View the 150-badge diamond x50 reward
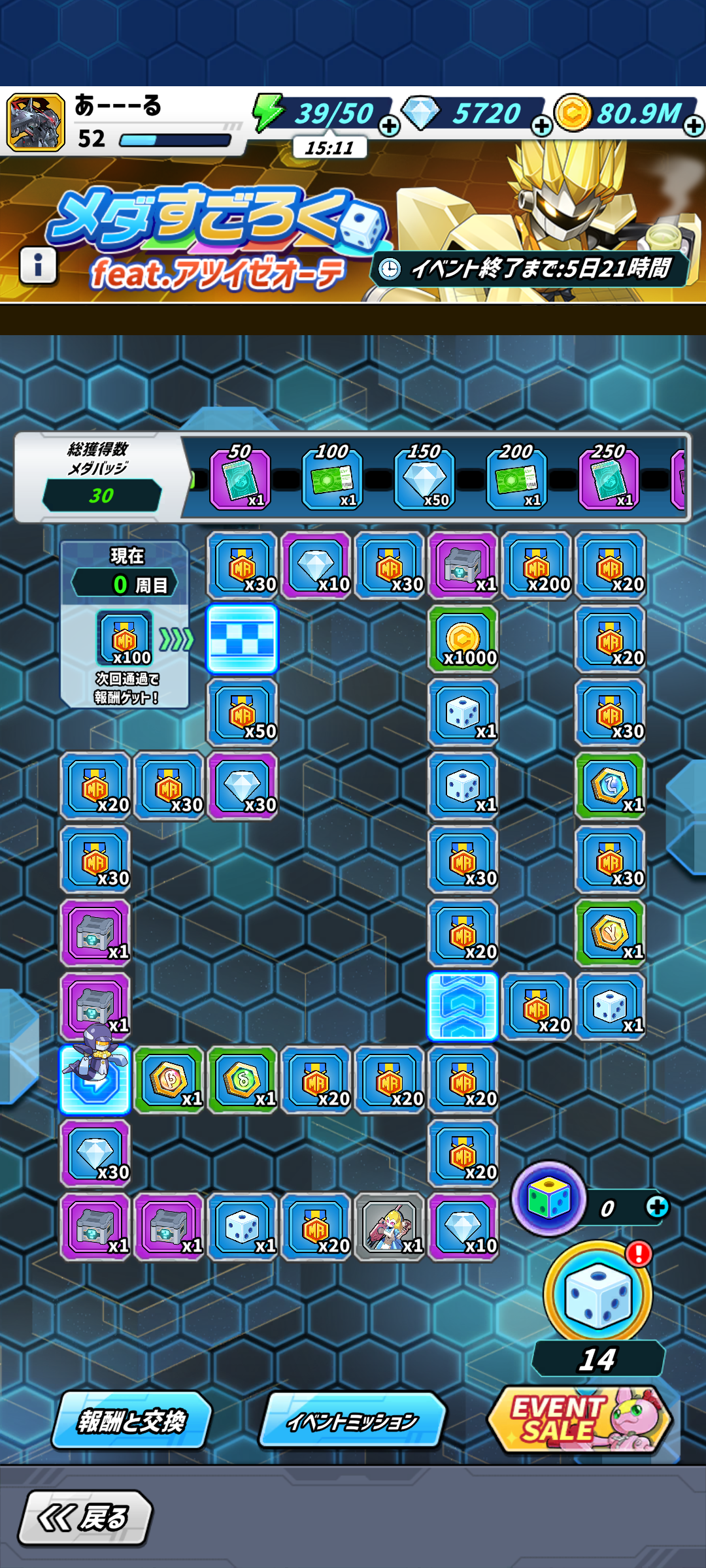 point(424,480)
